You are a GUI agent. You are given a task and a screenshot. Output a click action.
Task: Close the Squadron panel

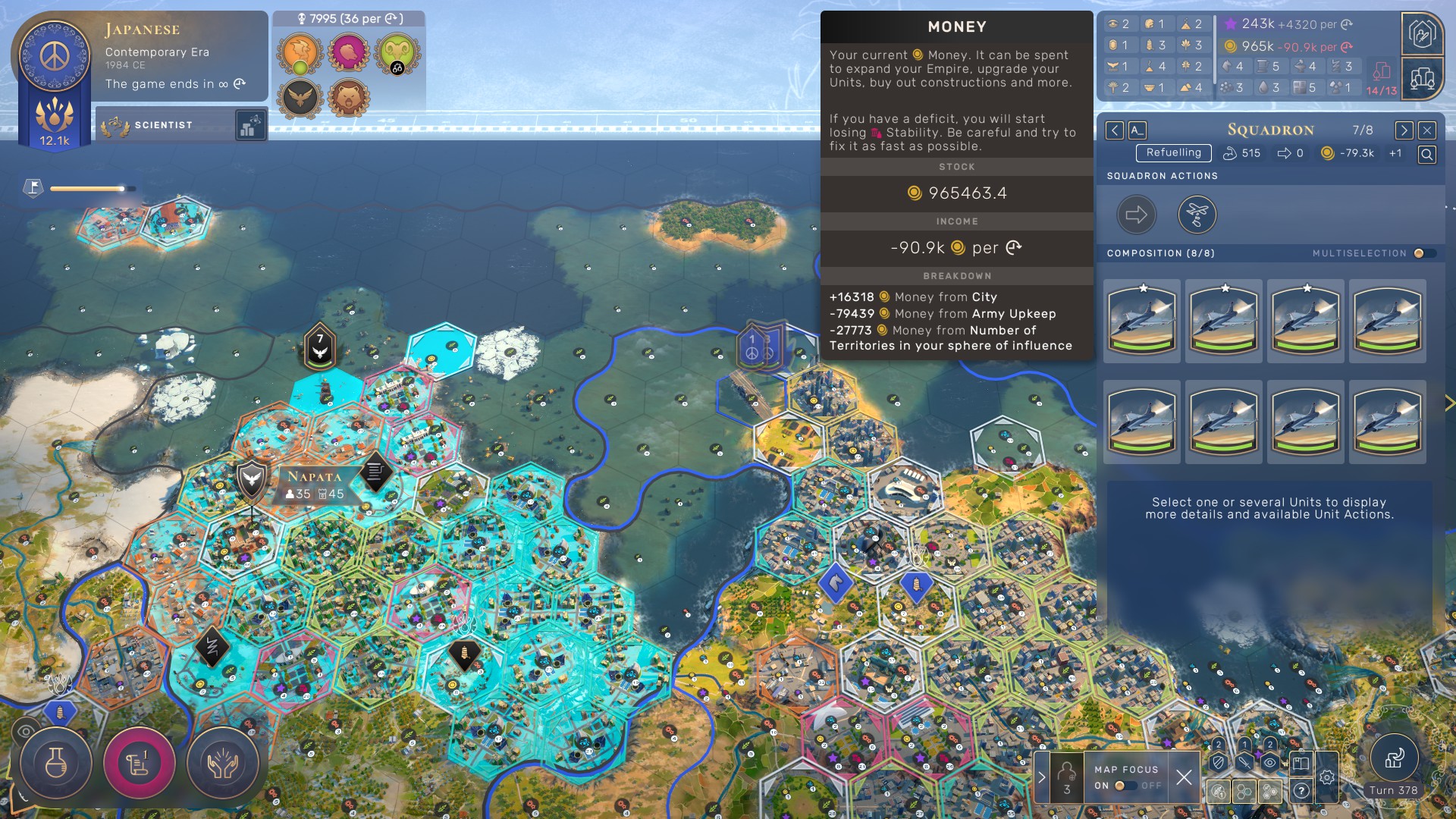click(x=1426, y=130)
